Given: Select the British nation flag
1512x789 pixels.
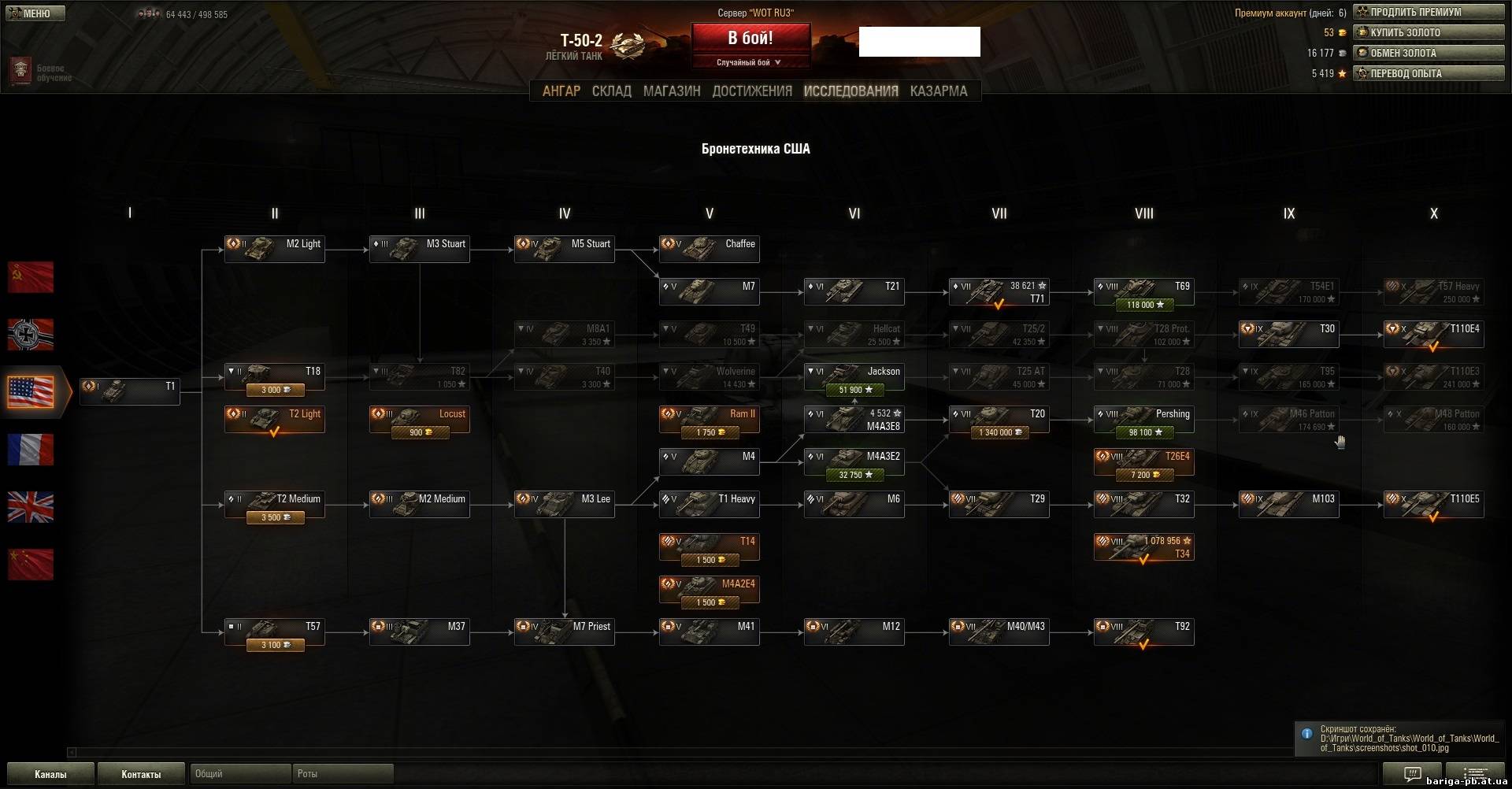Looking at the screenshot, I should 31,507.
